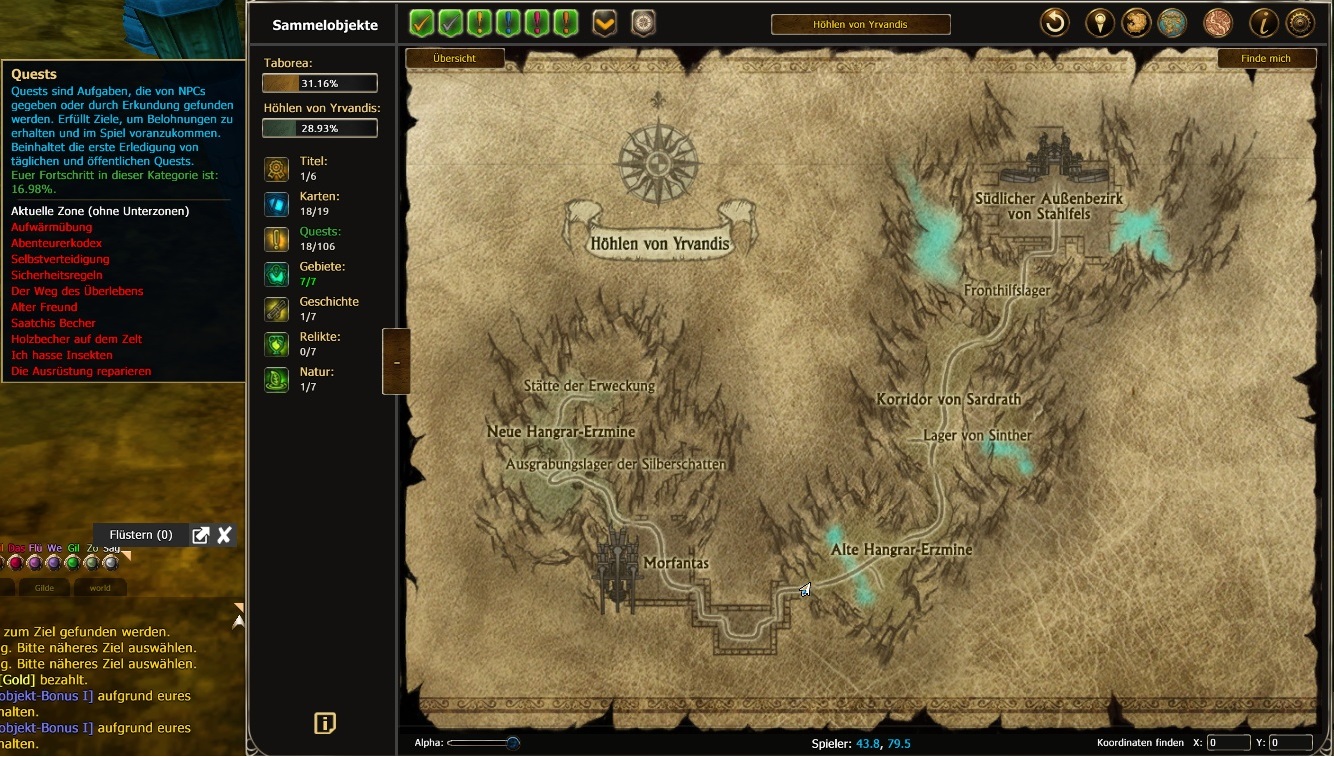Open the info "i" button in top bar
Image resolution: width=1334 pixels, height=757 pixels.
[1264, 23]
